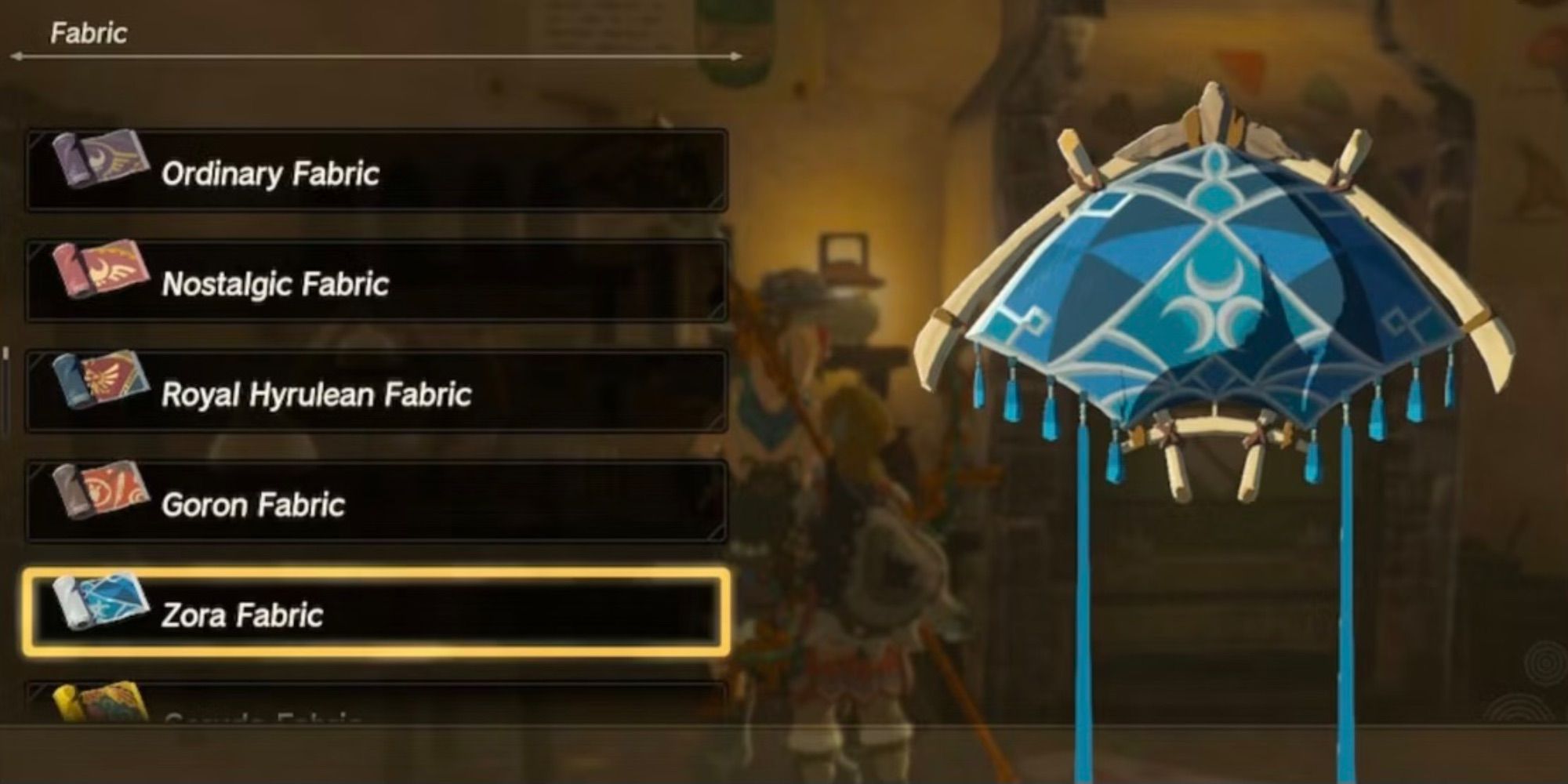The image size is (1568, 784).
Task: Click the Fabric category label at the top
Action: pos(89,31)
